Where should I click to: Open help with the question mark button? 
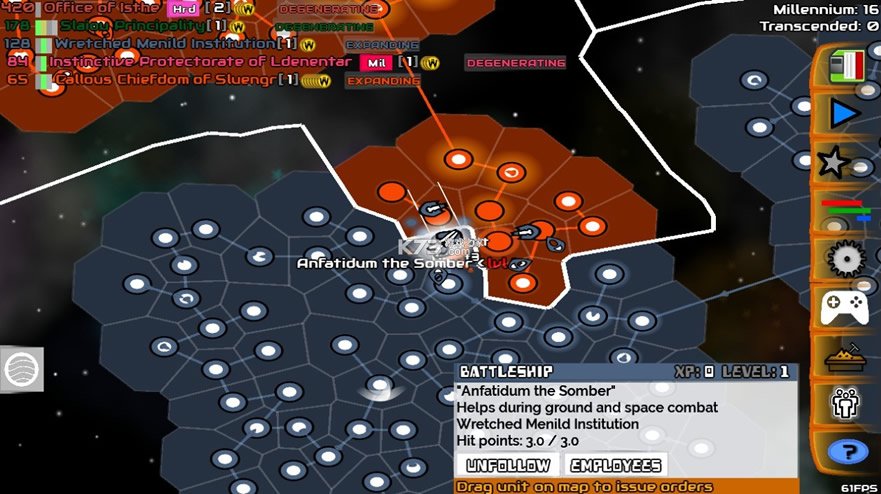click(x=848, y=453)
